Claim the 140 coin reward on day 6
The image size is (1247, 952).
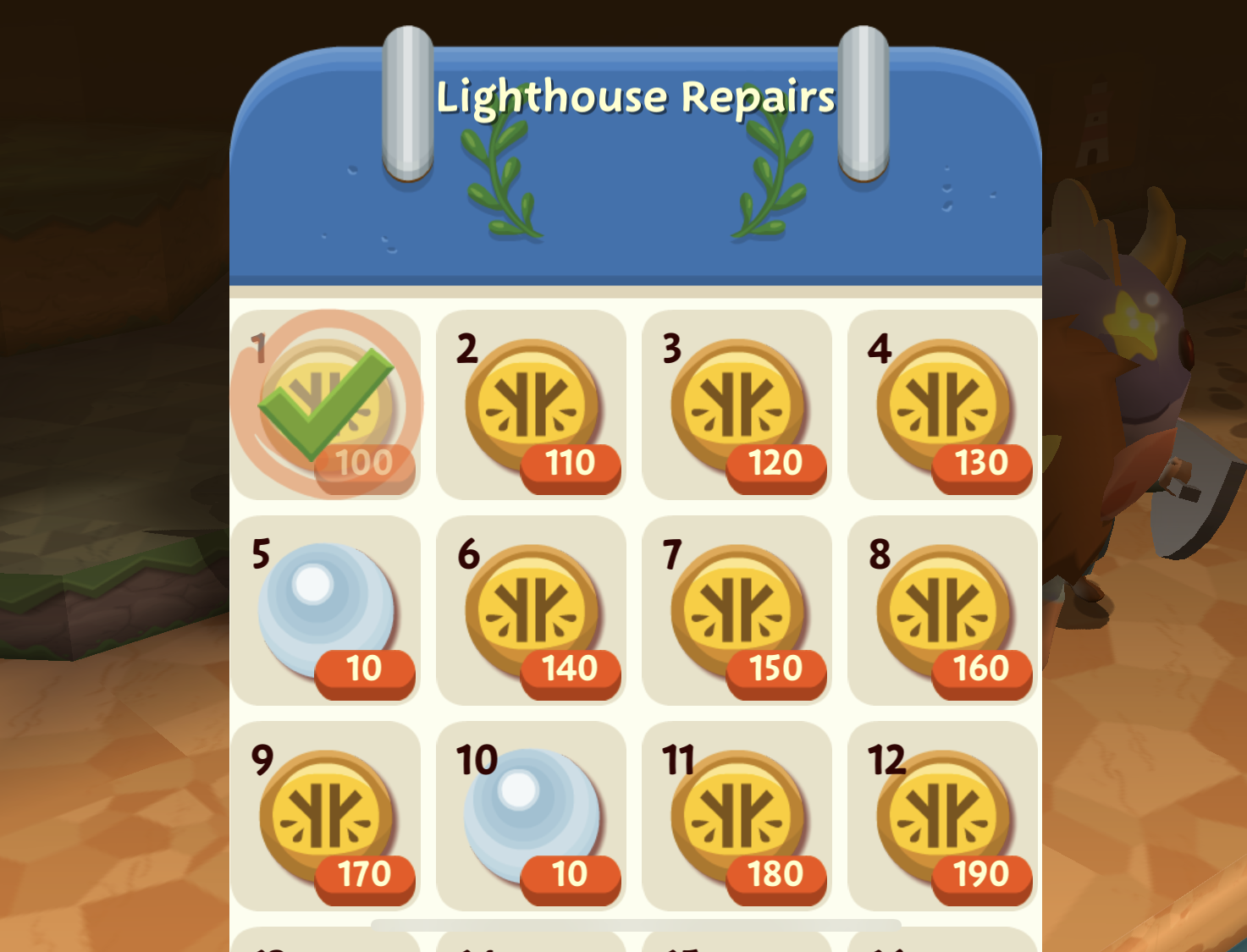[532, 612]
